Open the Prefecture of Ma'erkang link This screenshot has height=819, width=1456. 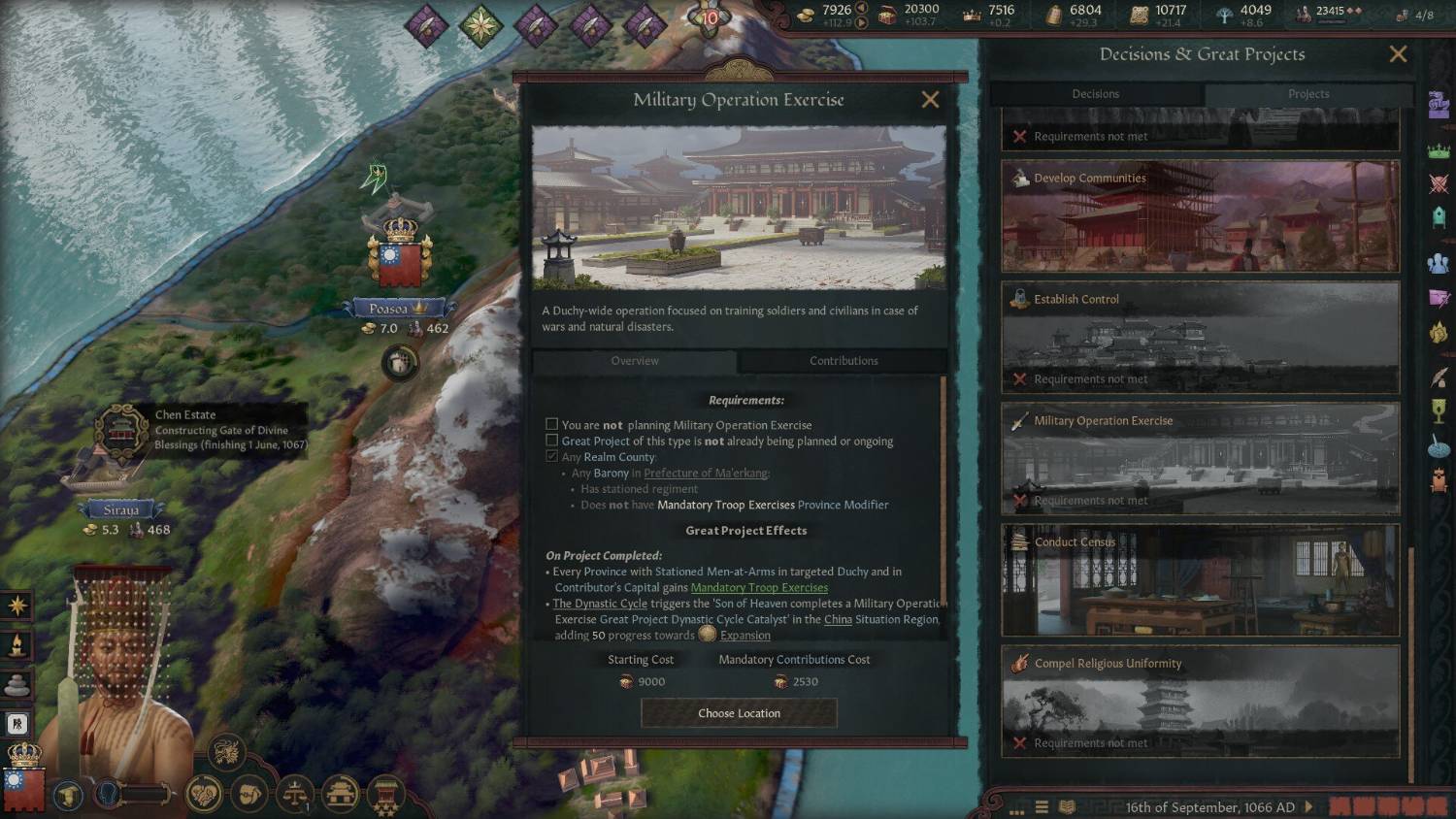pyautogui.click(x=706, y=474)
